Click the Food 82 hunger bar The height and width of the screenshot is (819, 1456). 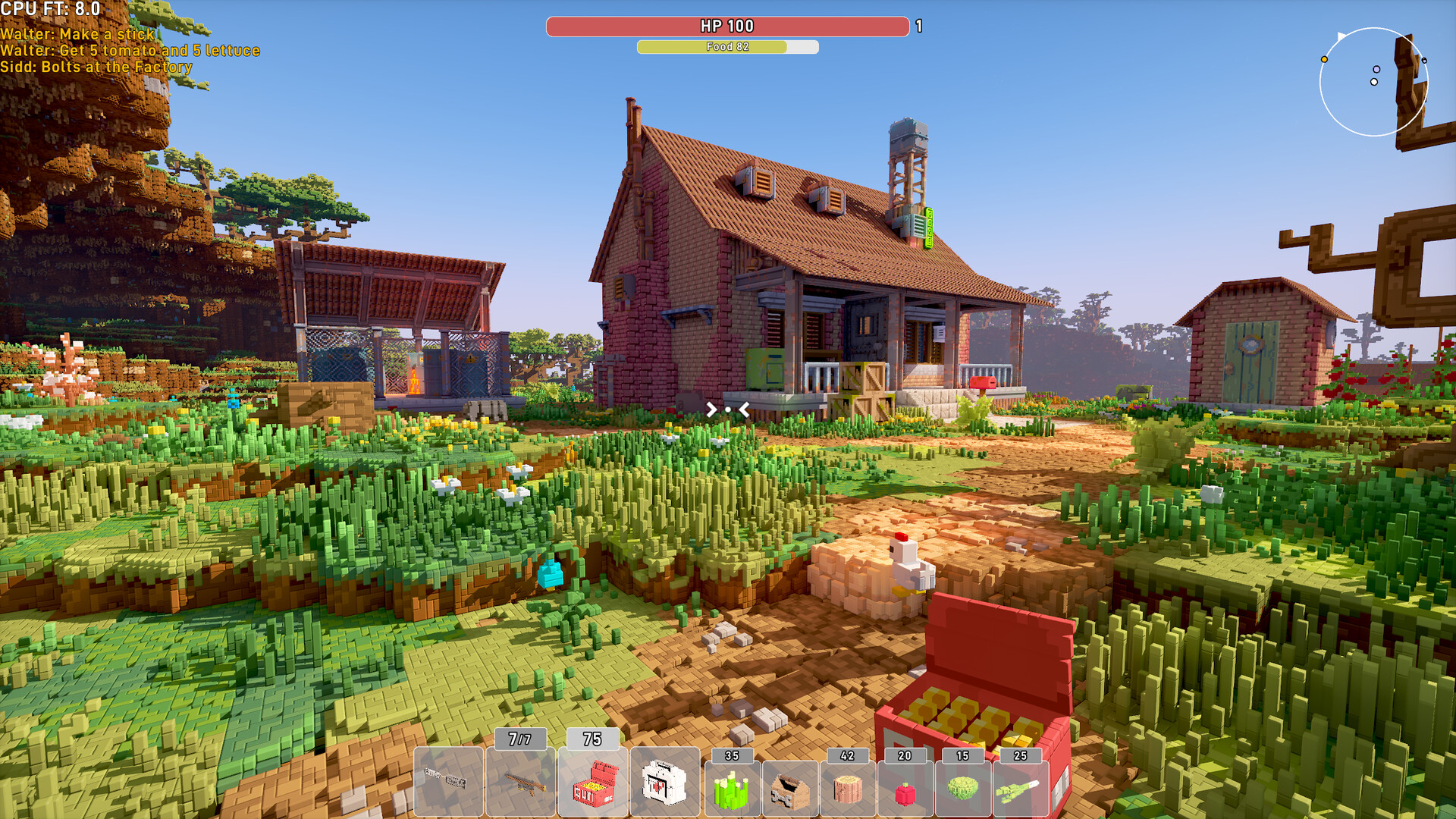point(727,47)
